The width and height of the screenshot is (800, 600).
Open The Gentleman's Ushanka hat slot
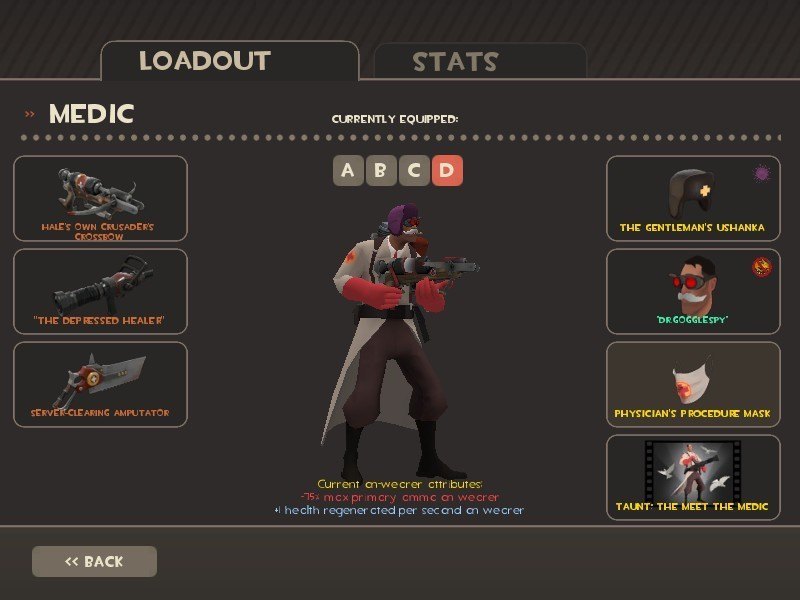(692, 198)
